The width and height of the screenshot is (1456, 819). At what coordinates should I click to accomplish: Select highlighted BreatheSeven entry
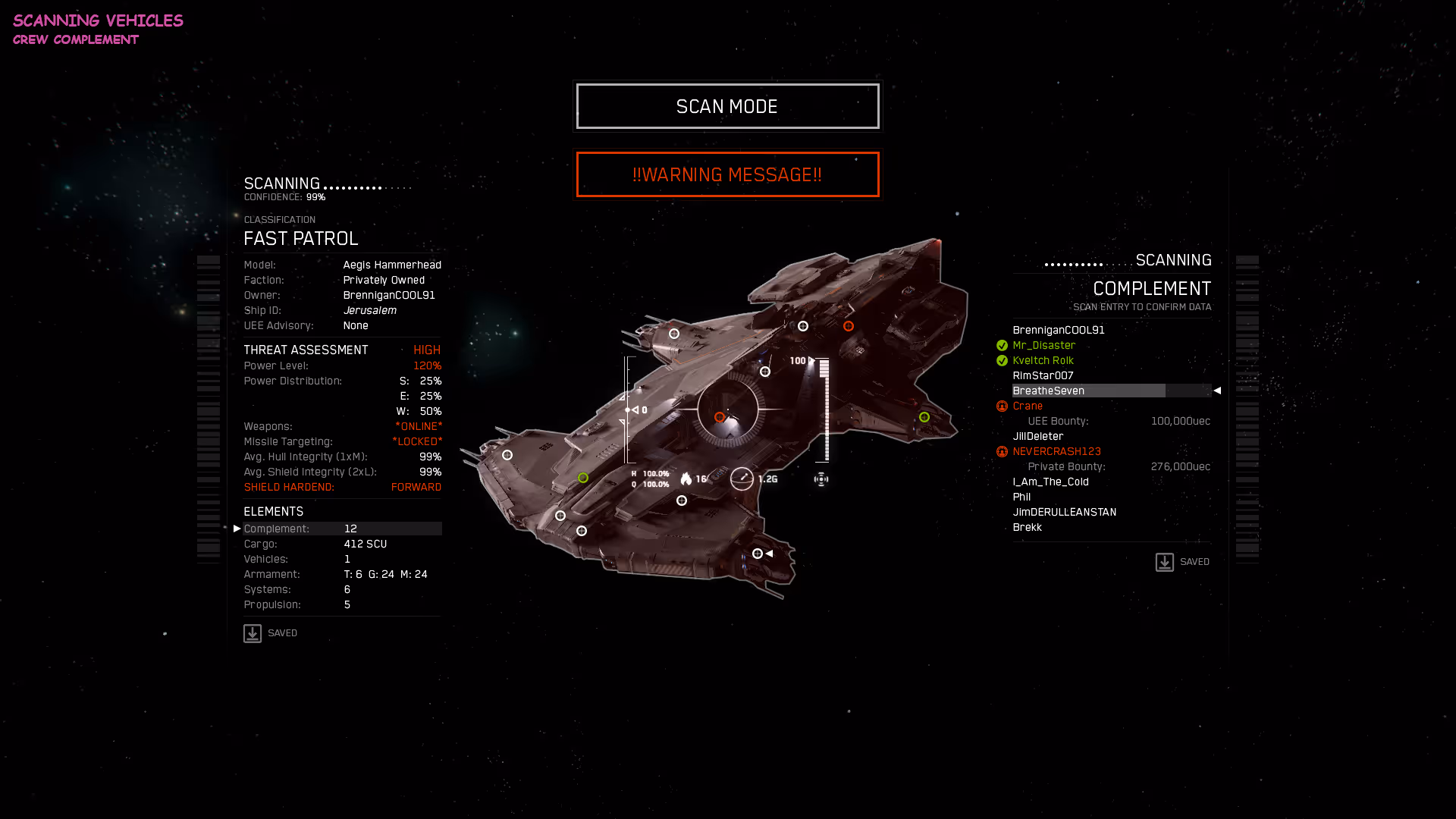(x=1049, y=391)
